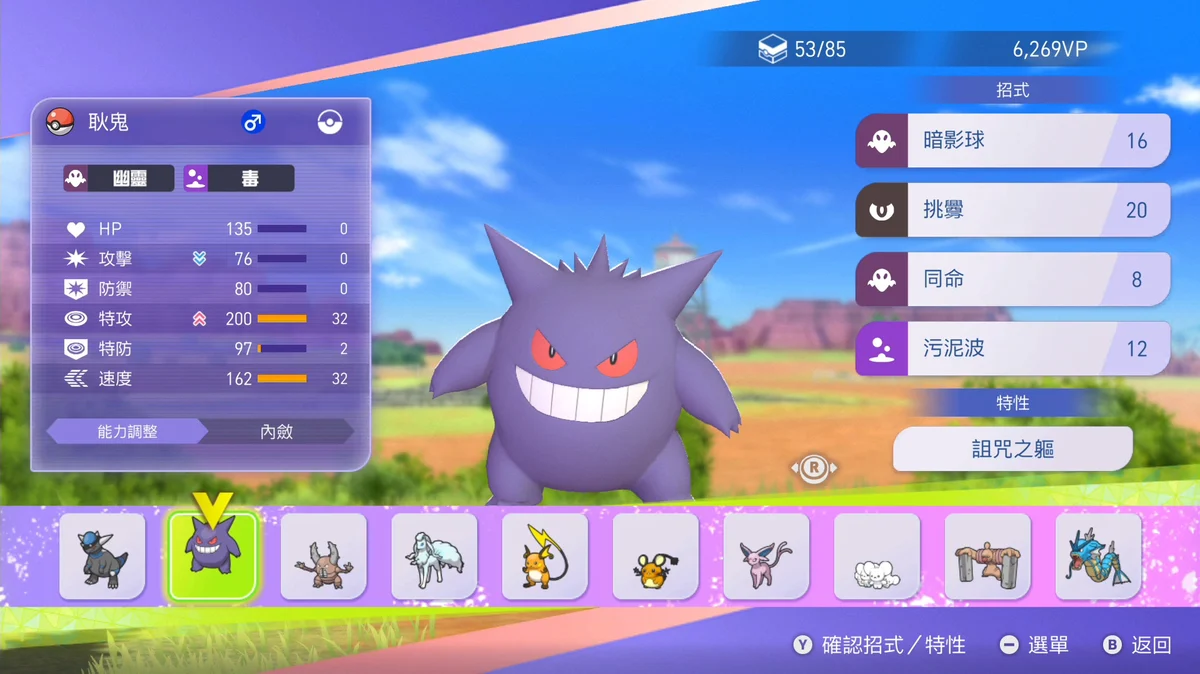1200x674 pixels.
Task: Pick the Sludge Wave move 污泥波
Action: click(x=1012, y=349)
